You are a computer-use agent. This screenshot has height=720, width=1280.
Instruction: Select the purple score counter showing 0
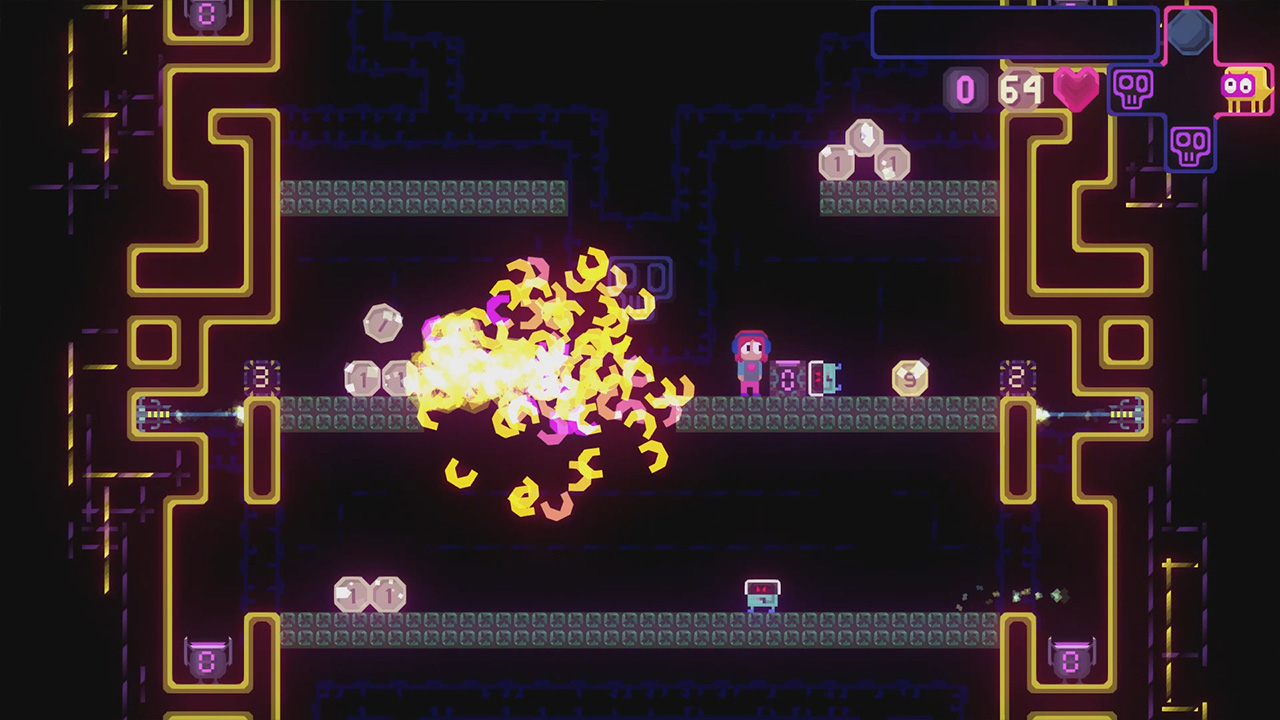963,90
